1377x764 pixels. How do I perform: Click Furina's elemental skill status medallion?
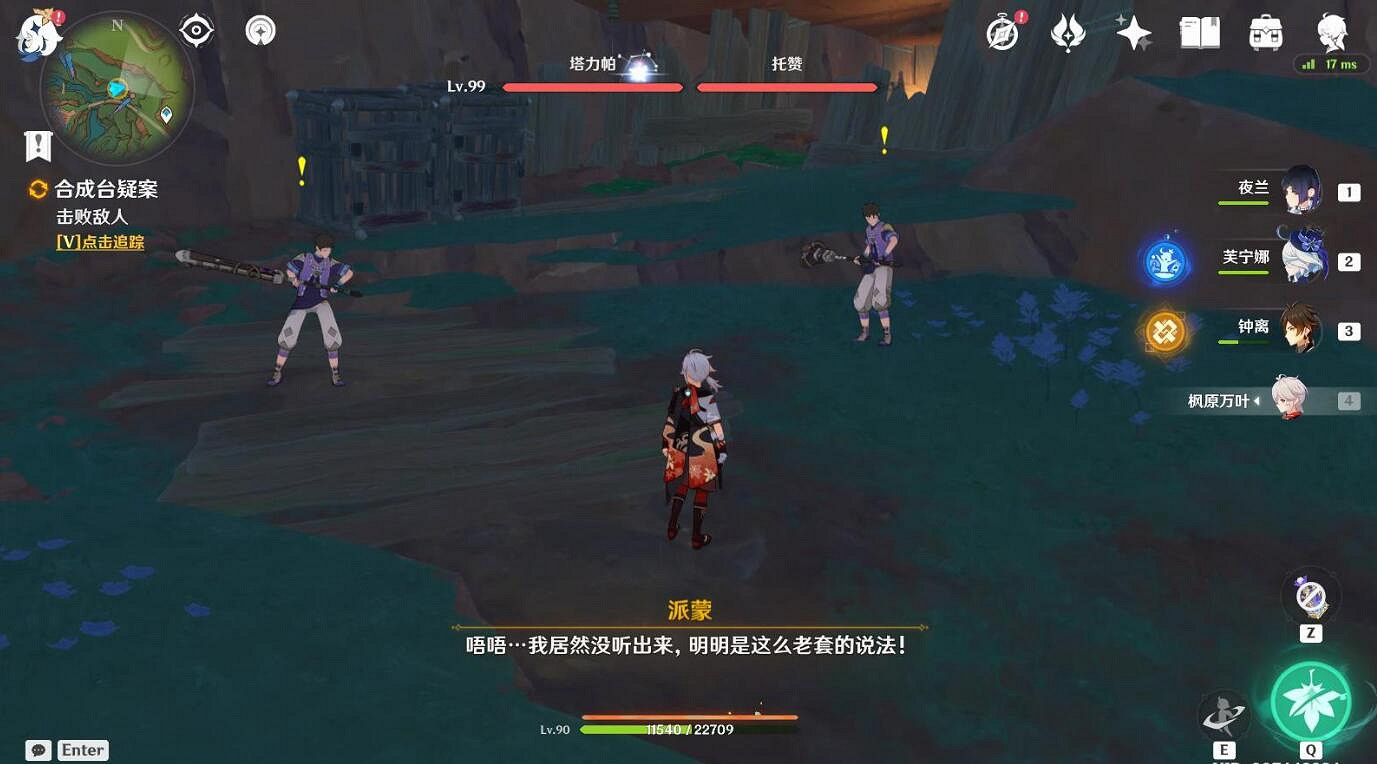pos(1165,260)
